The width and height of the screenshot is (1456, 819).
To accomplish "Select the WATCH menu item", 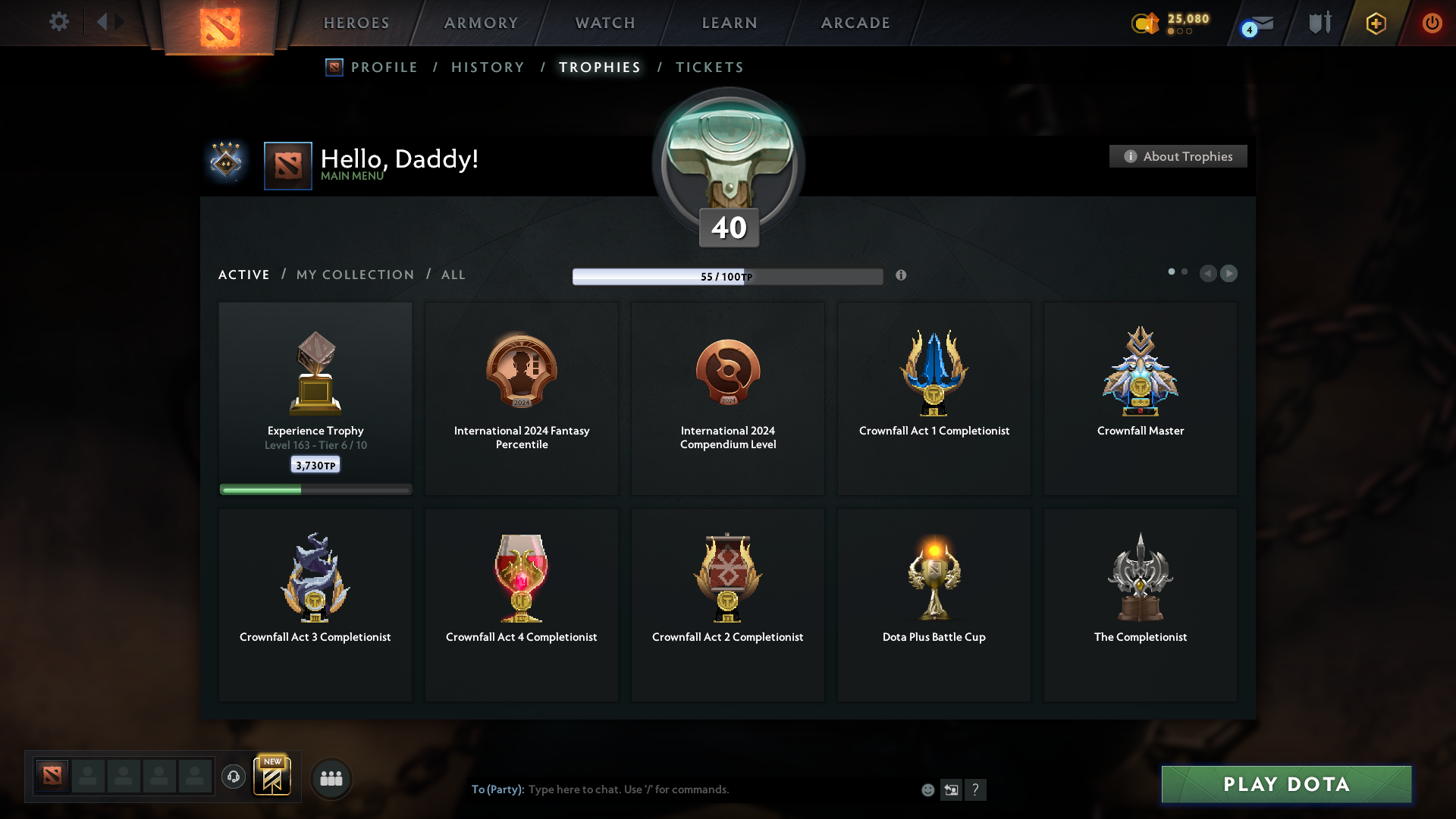I will pyautogui.click(x=604, y=23).
